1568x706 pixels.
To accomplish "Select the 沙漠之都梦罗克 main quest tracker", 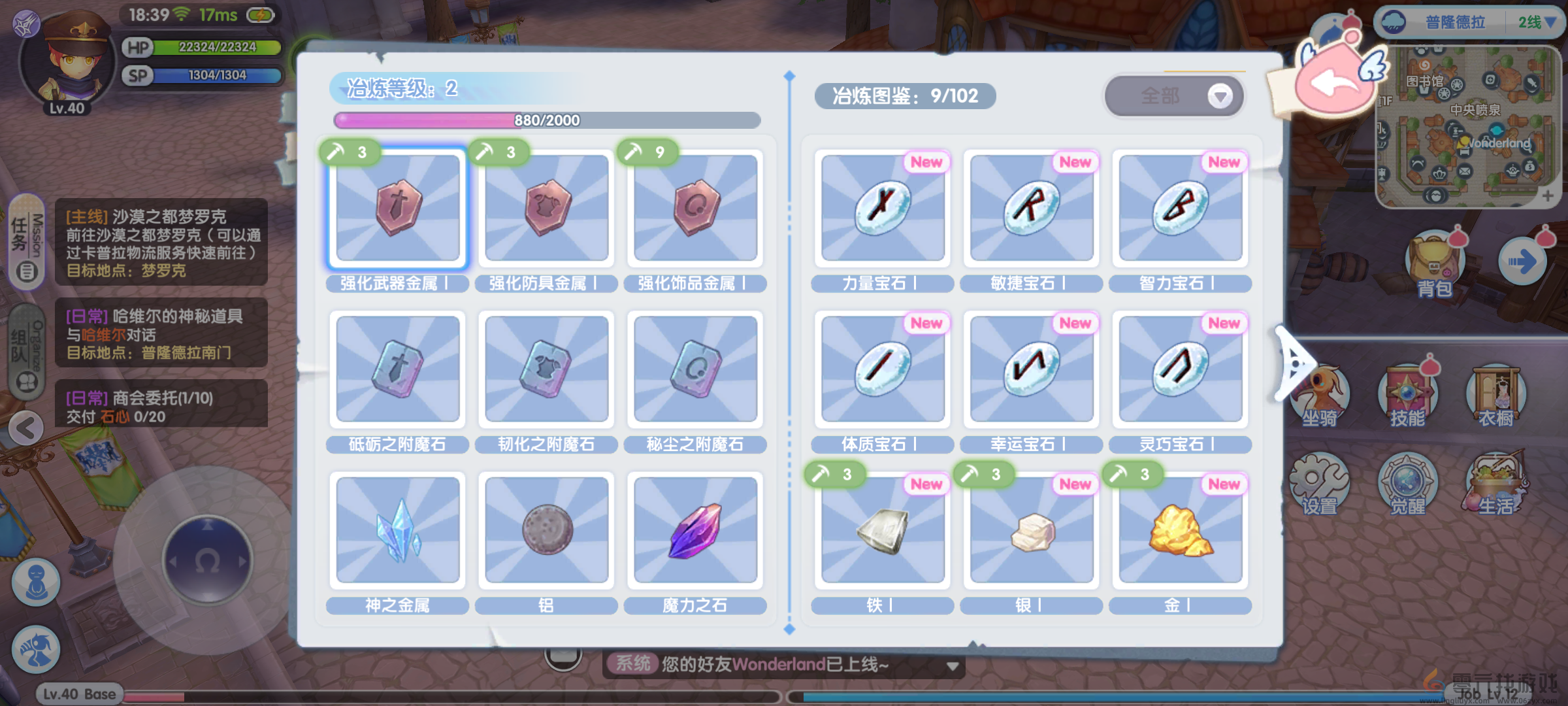I will click(161, 243).
